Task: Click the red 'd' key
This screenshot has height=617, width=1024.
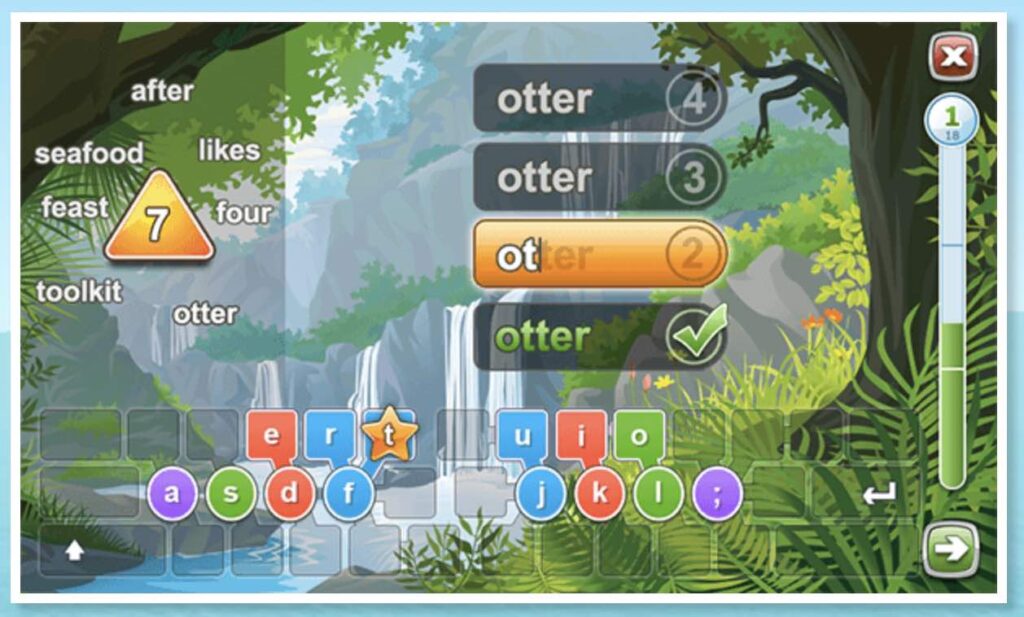Action: (290, 494)
